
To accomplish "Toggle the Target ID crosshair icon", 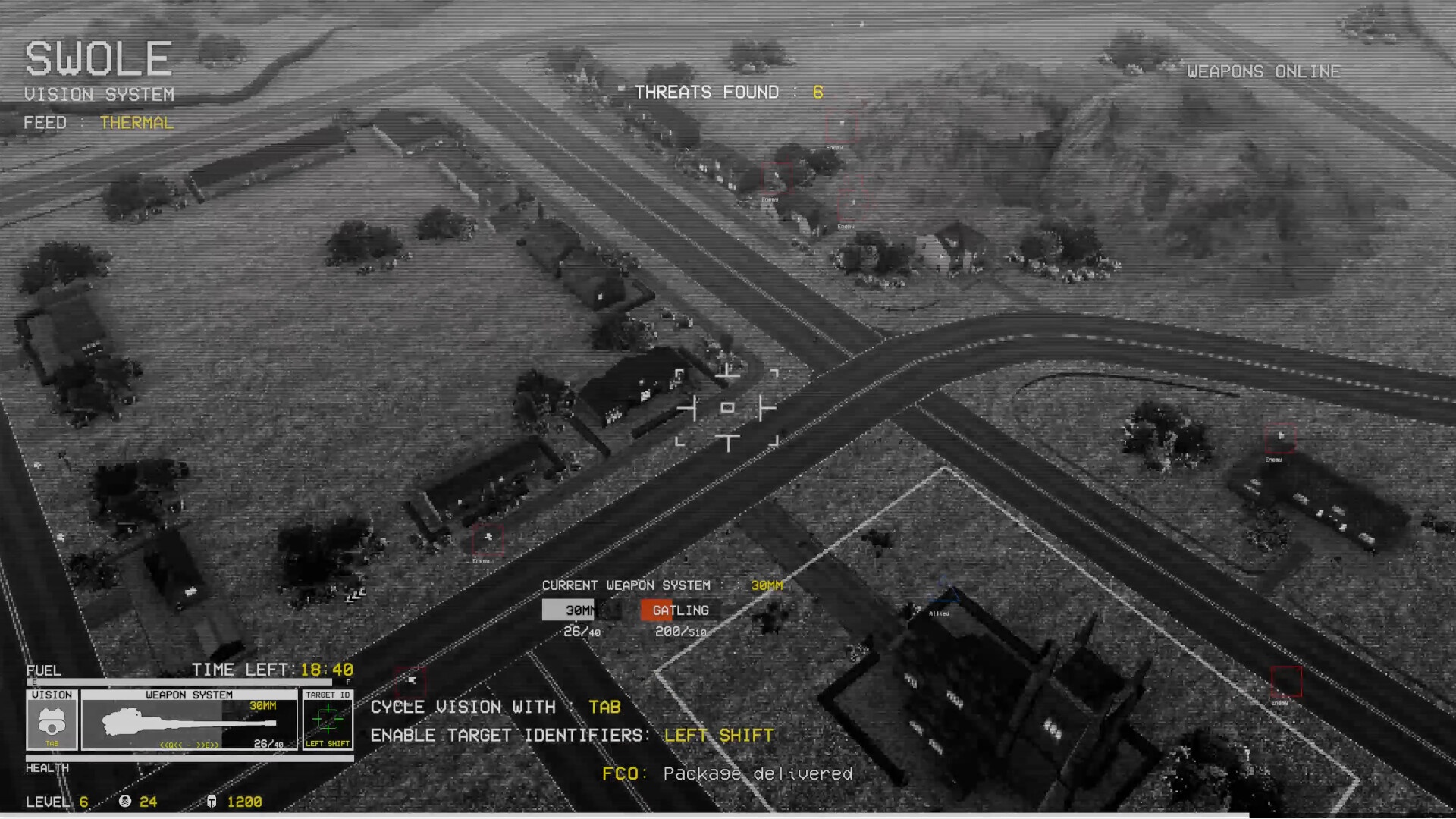I will point(328,719).
